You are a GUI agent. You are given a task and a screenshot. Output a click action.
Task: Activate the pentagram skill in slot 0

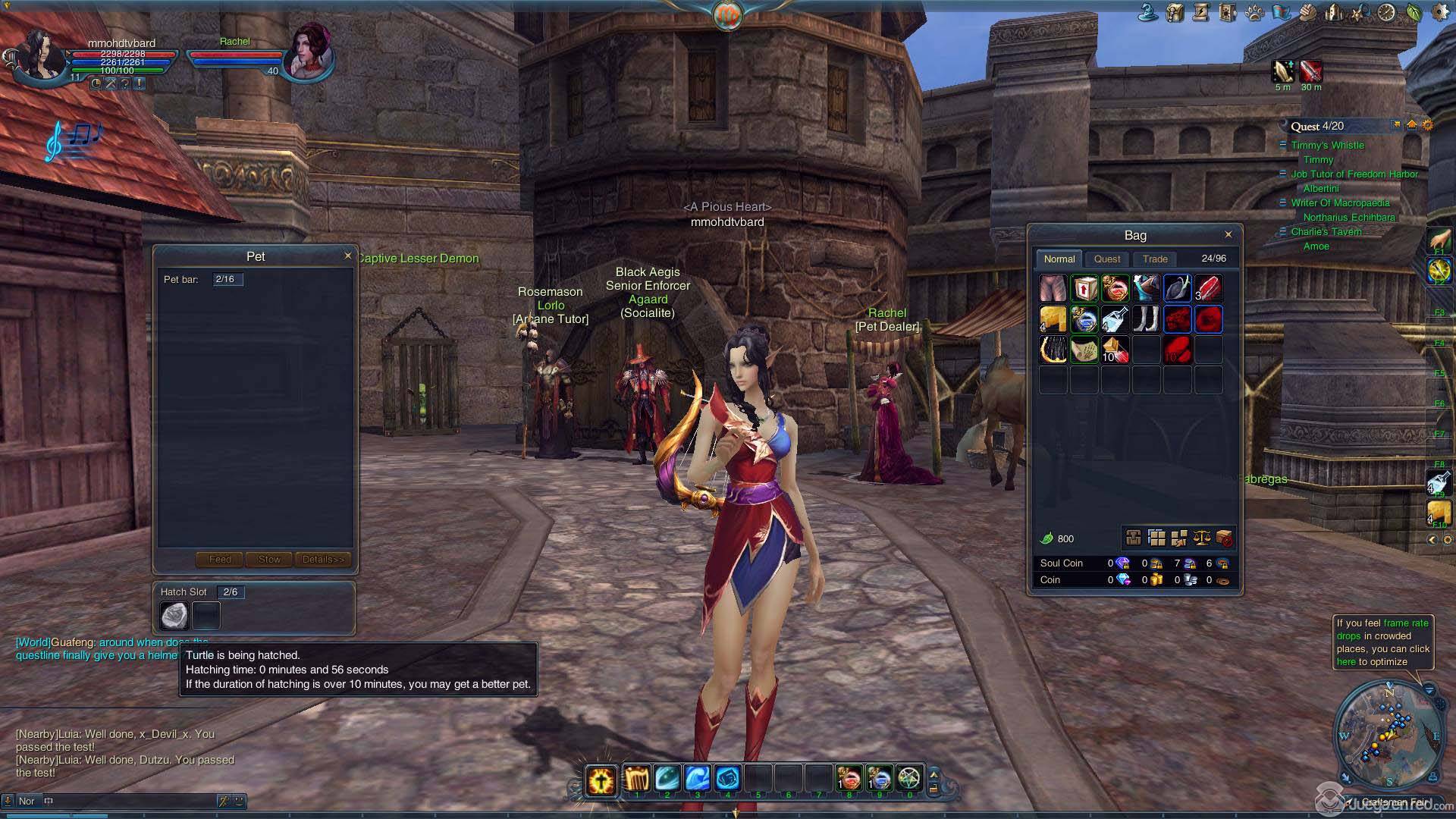(908, 779)
